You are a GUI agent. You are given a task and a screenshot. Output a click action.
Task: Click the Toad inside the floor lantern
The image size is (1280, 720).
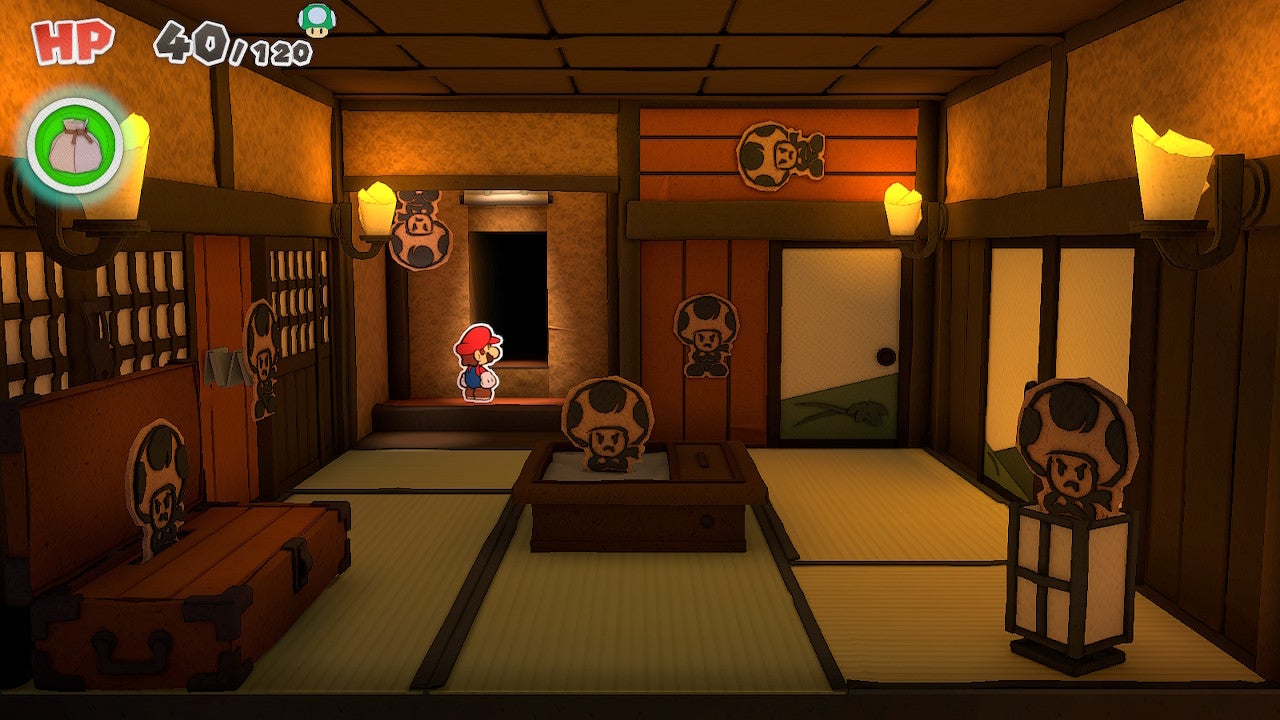[x=1074, y=452]
